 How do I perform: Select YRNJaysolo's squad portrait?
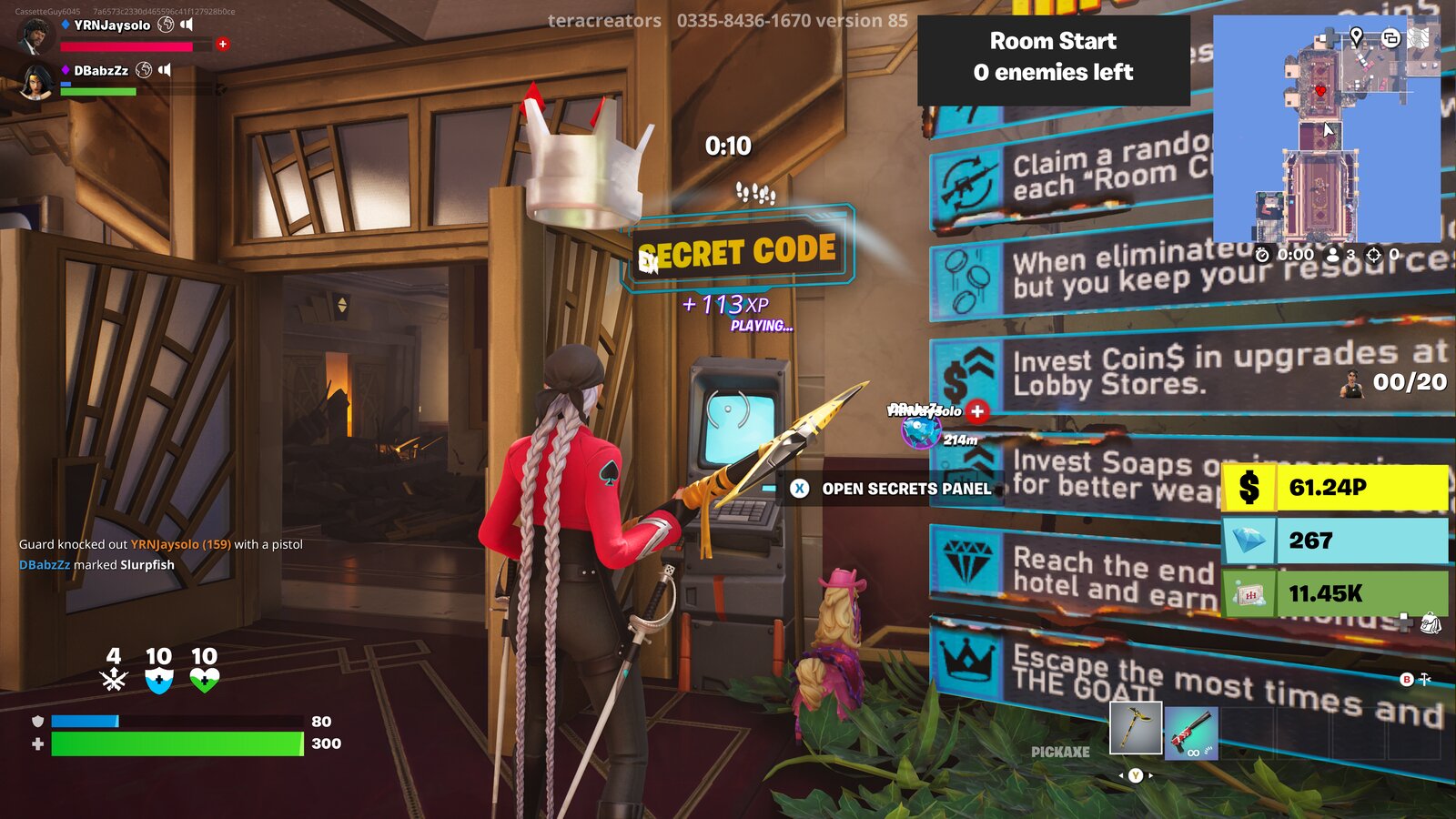click(x=35, y=34)
